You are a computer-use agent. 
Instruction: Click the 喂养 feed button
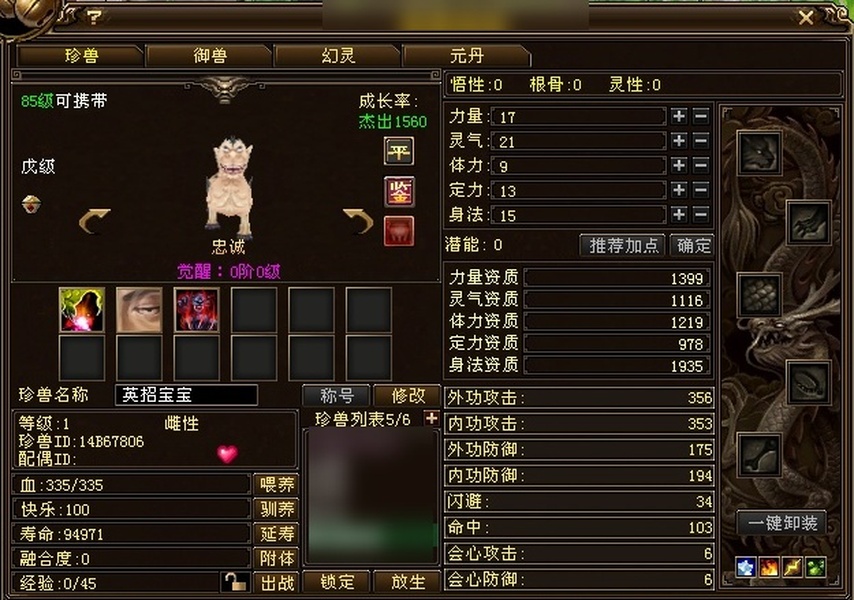click(276, 485)
